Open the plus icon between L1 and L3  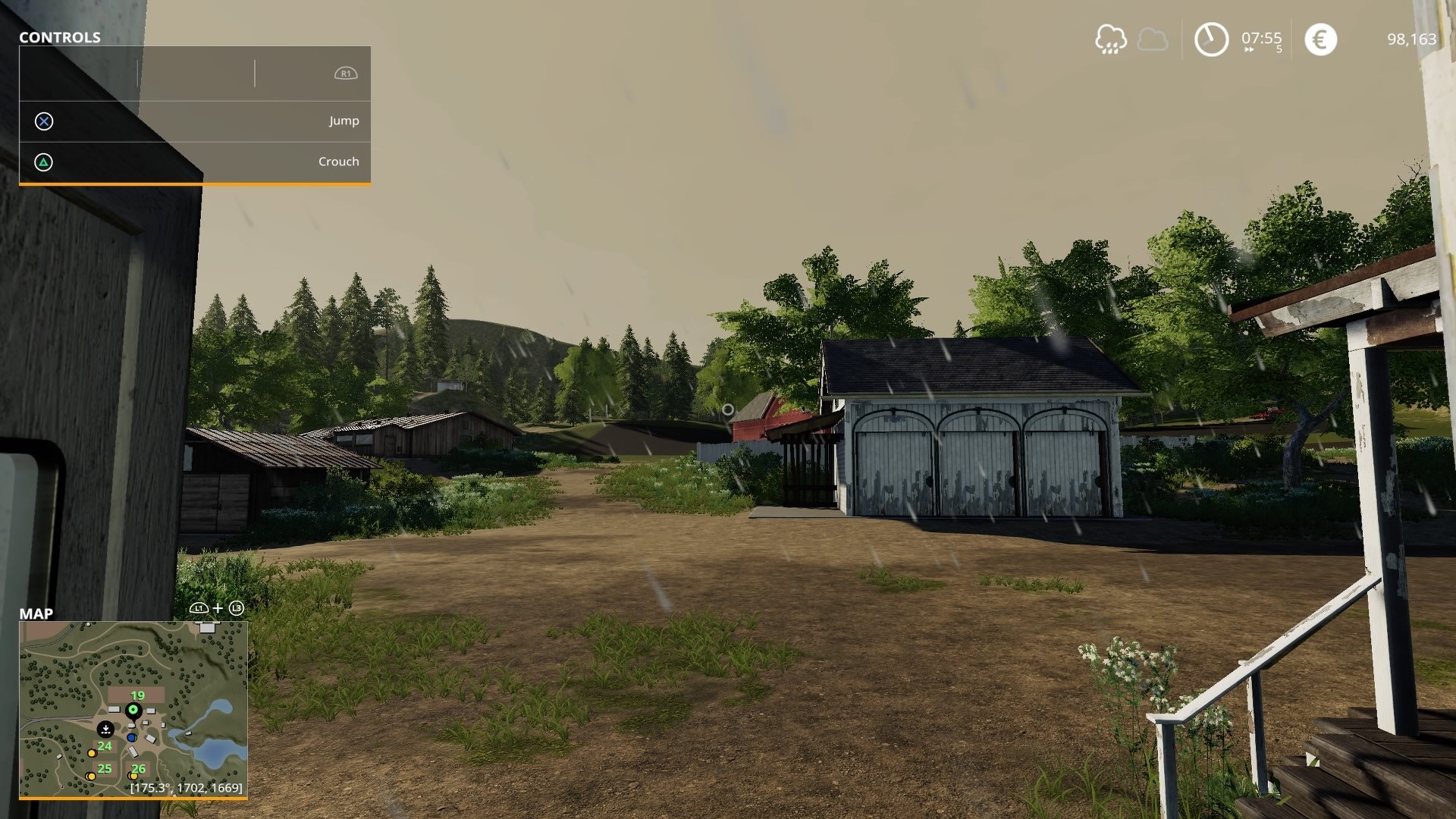[x=218, y=609]
